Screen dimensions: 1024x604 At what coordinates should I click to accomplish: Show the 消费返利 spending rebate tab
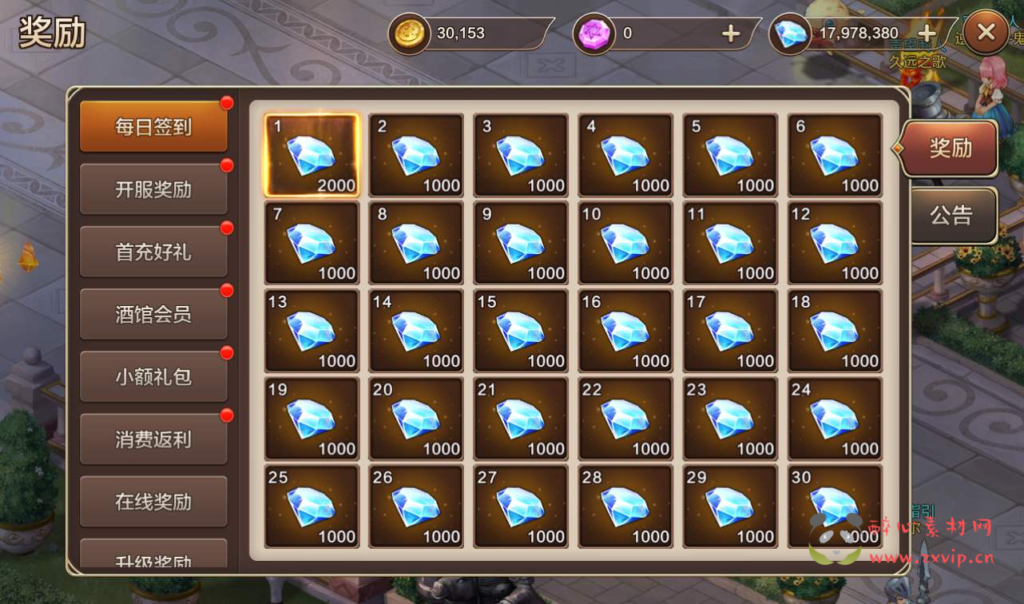pyautogui.click(x=153, y=439)
